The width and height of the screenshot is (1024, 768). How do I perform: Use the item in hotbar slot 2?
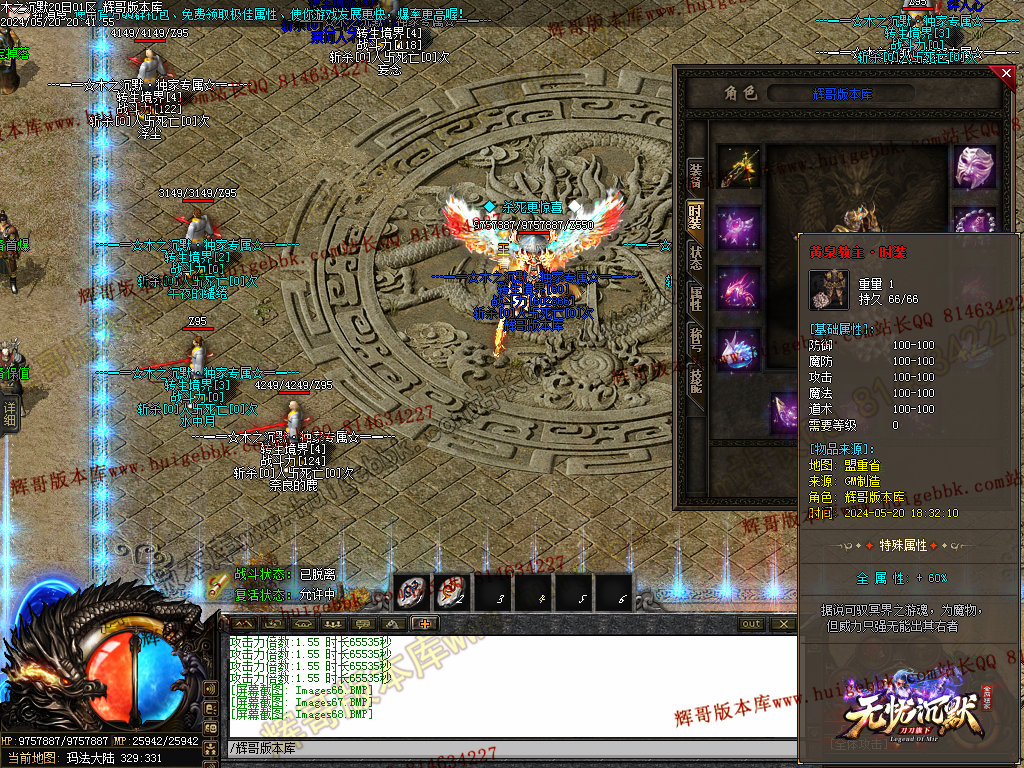click(x=451, y=592)
